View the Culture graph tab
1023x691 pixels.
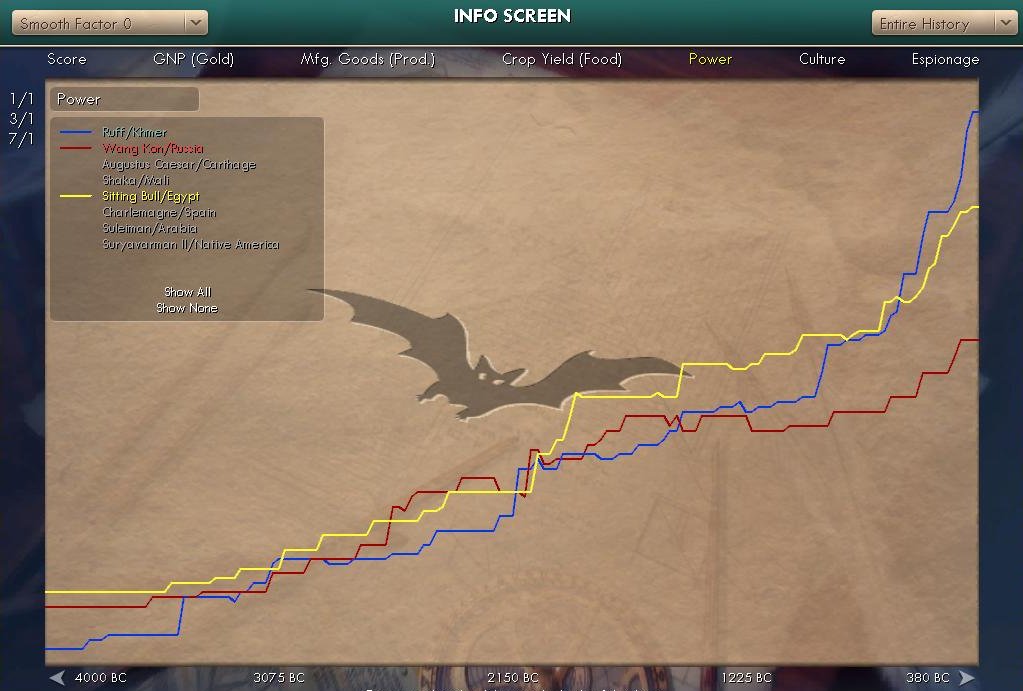822,59
